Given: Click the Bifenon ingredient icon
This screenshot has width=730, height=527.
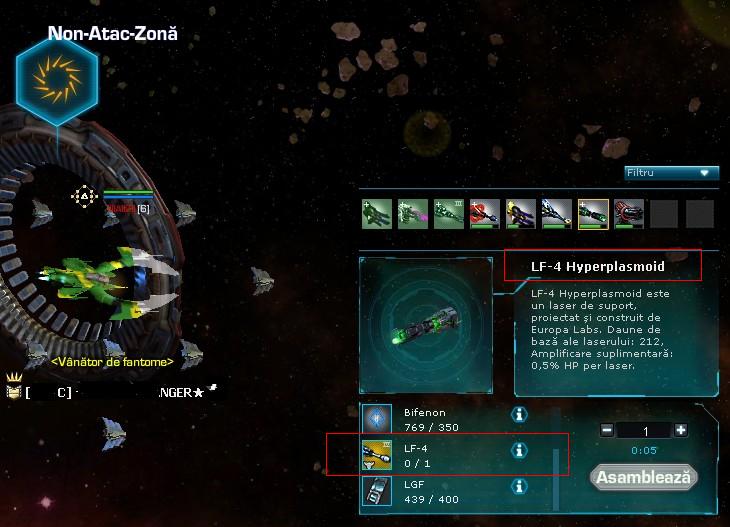Looking at the screenshot, I should click(376, 418).
